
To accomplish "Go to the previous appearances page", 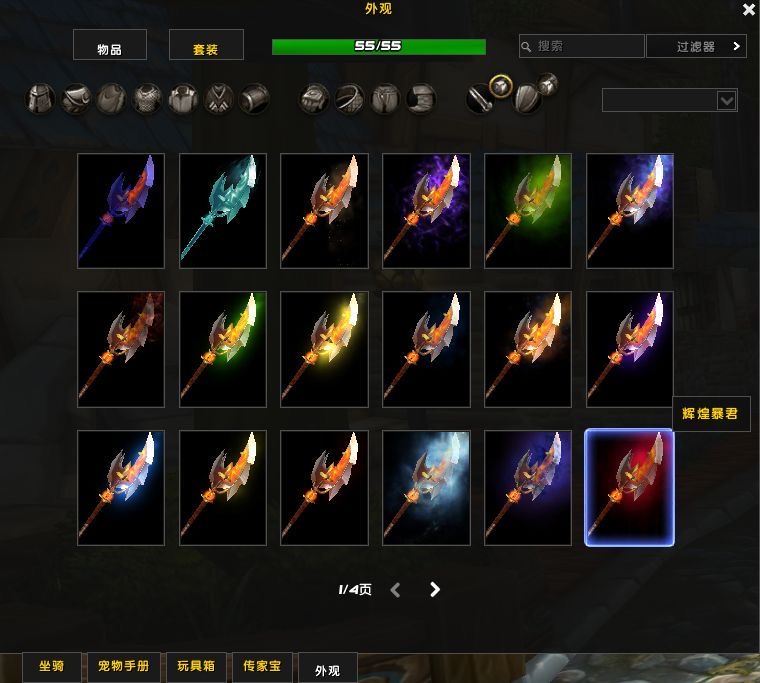I will [x=396, y=590].
